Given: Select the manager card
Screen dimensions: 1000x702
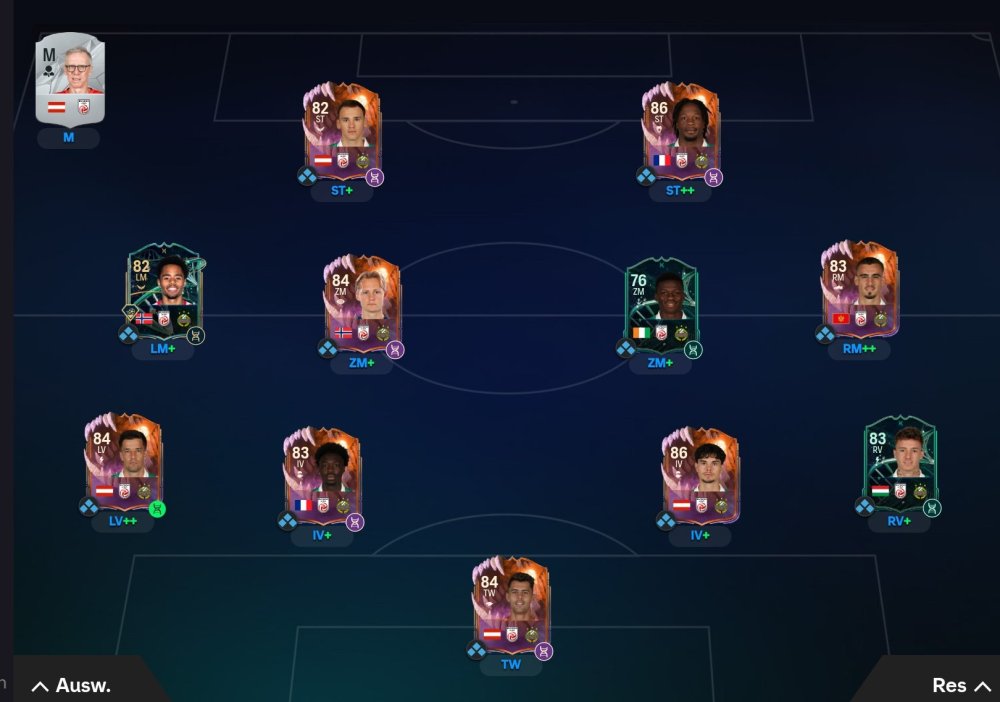Looking at the screenshot, I should tap(69, 79).
